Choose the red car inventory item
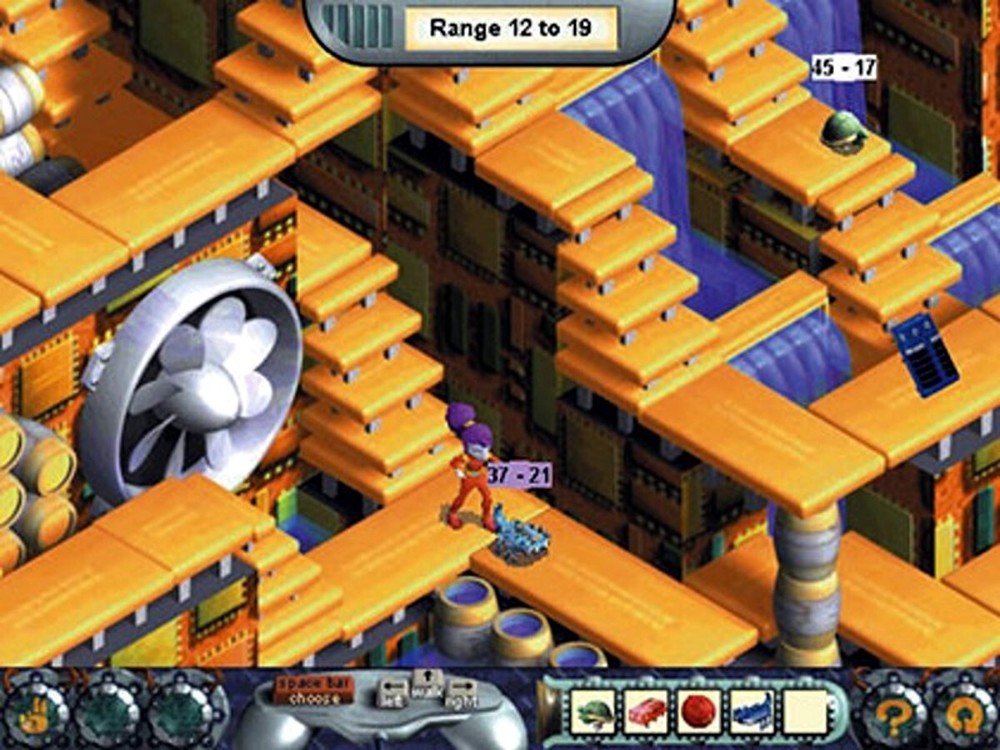 [646, 711]
